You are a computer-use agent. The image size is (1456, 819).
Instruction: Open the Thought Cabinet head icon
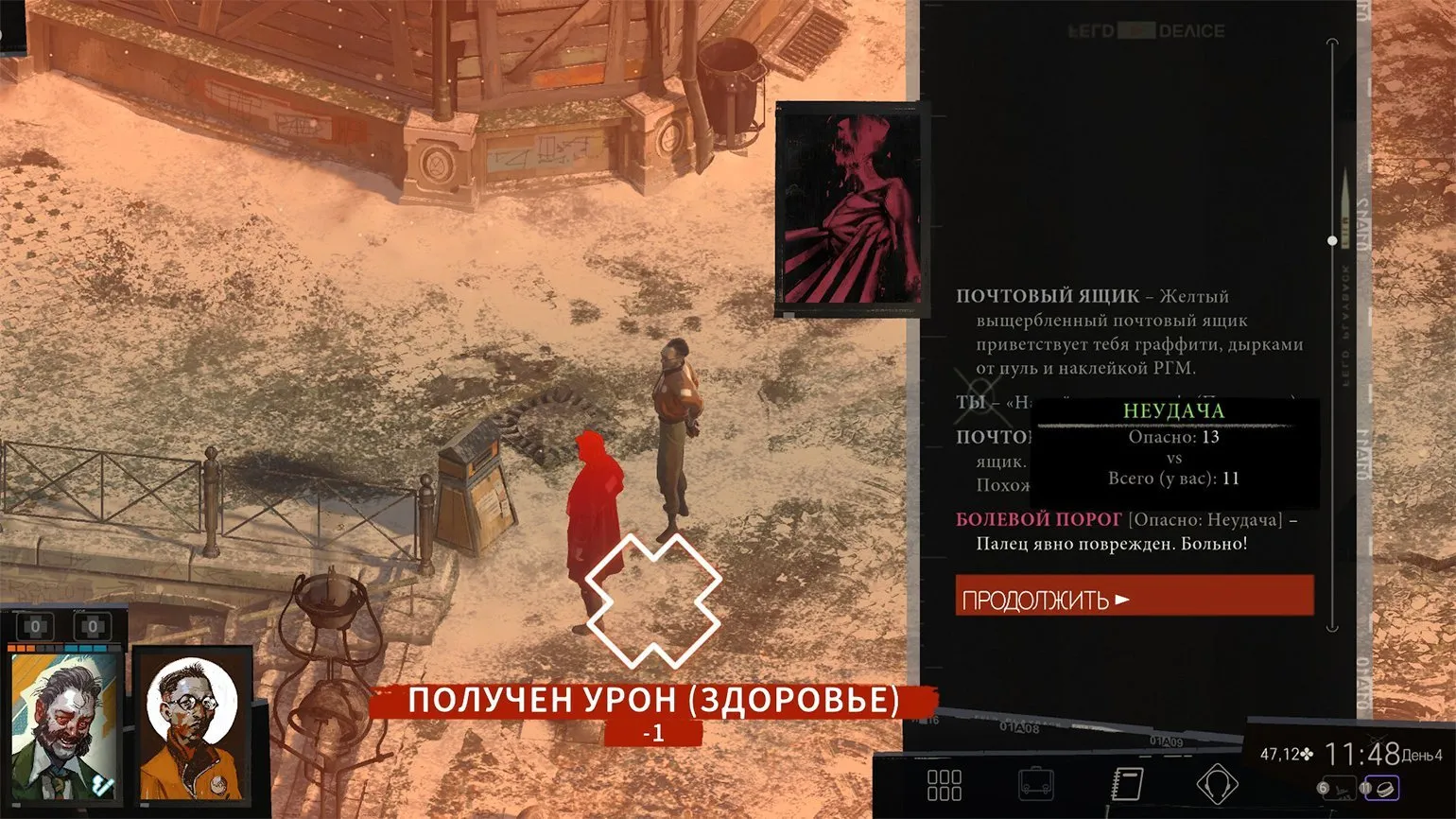coord(1217,784)
